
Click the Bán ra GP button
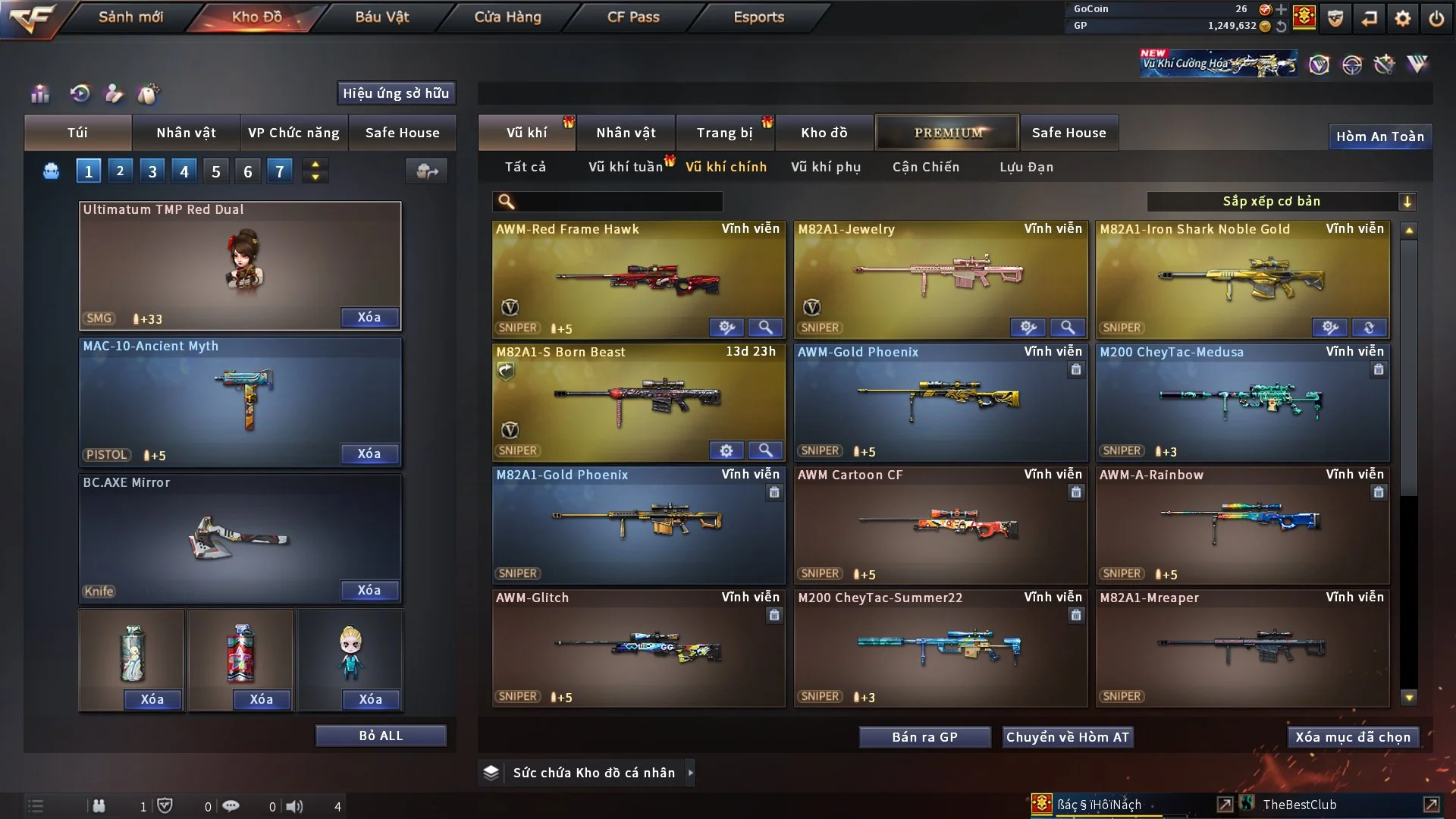click(924, 736)
